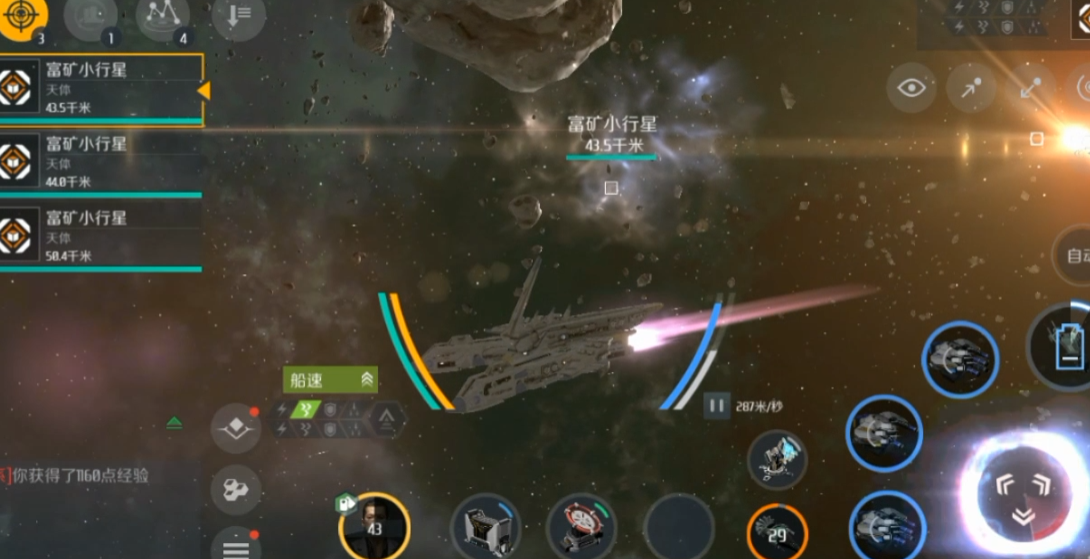The image size is (1090, 559).
Task: Stop the ship with the pause button
Action: point(716,406)
